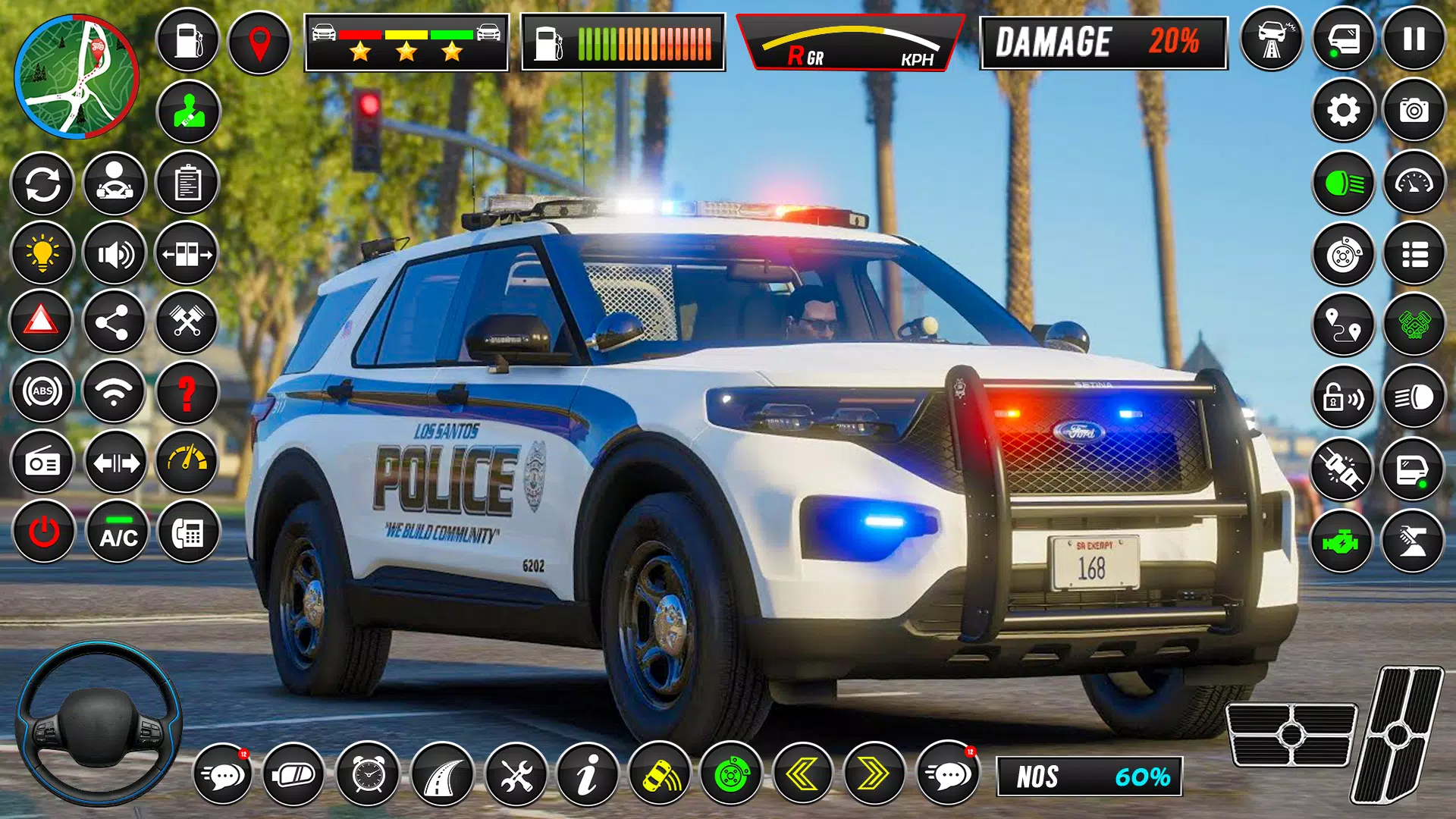Screen dimensions: 1456x819
Task: Click the red map pin button
Action: click(259, 42)
